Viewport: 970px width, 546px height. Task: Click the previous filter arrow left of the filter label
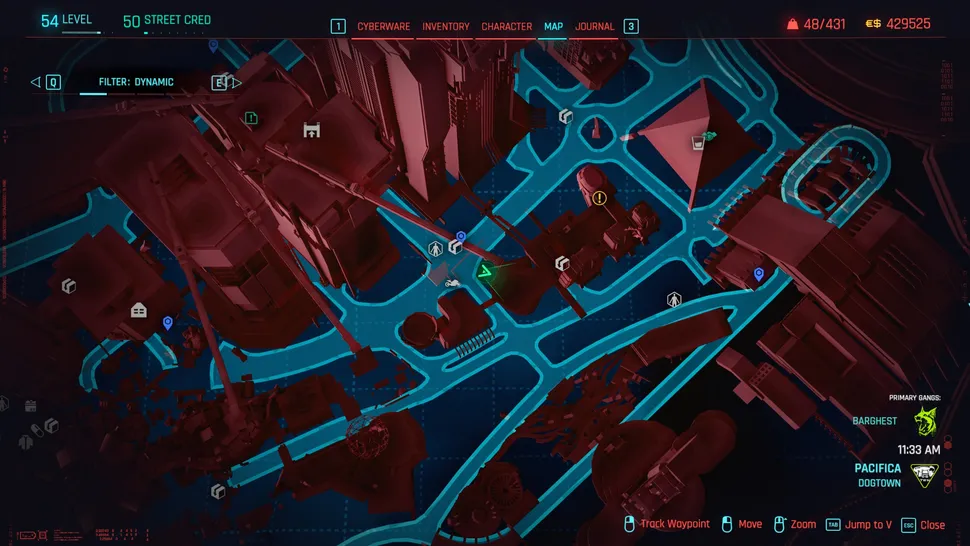(x=36, y=82)
